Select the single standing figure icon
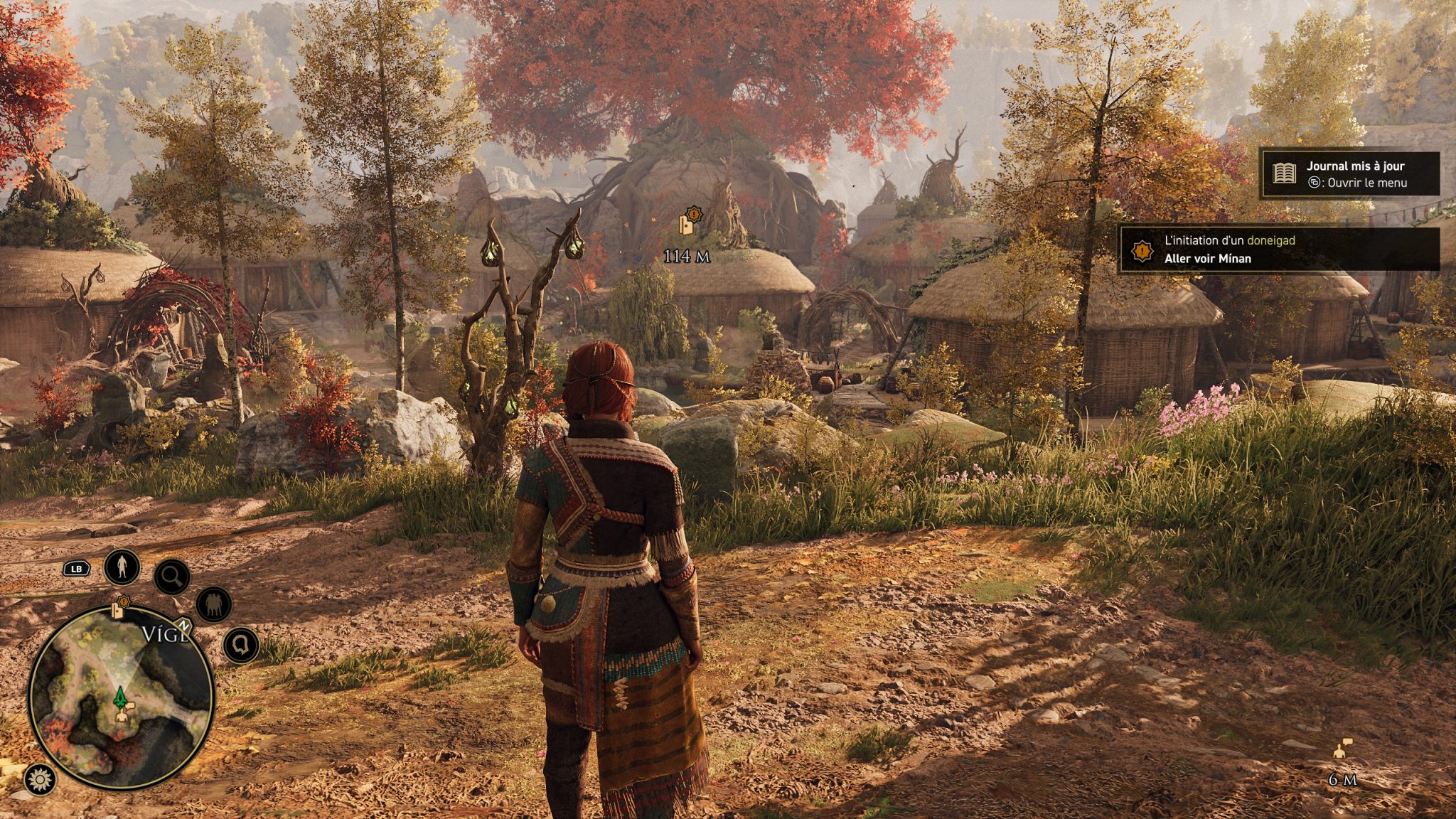The image size is (1456, 819). point(122,567)
